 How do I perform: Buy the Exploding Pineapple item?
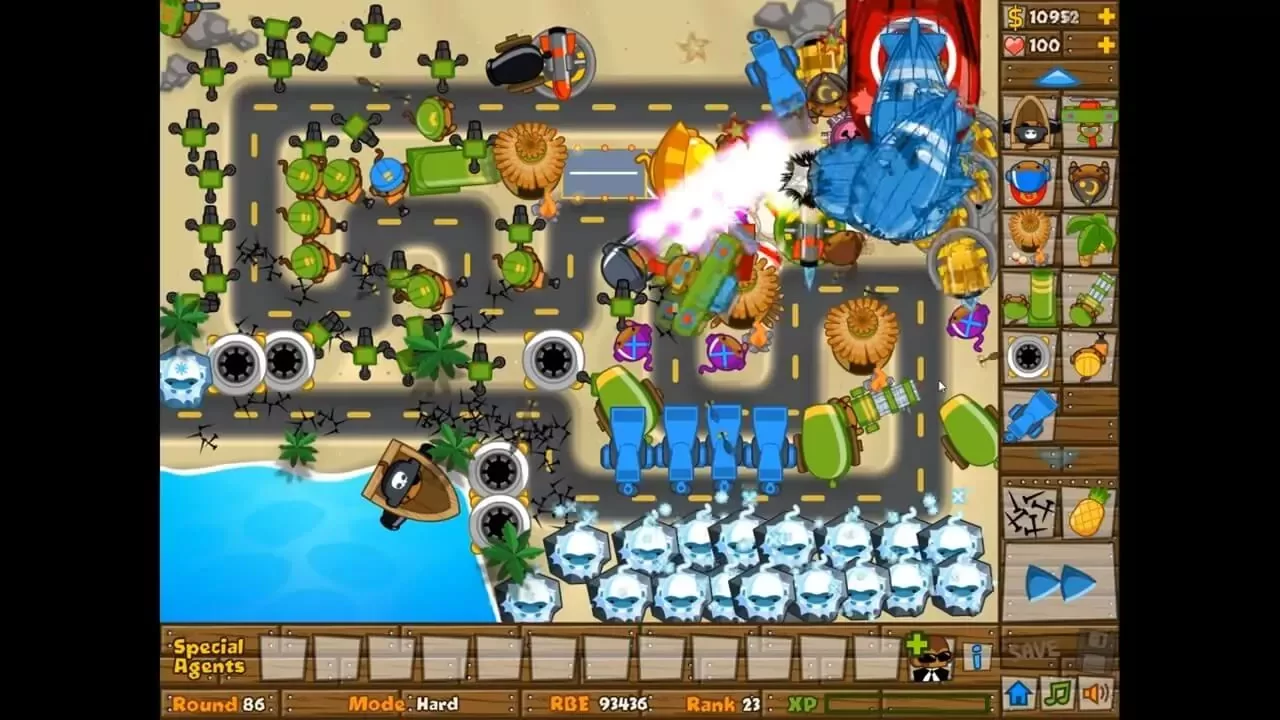pyautogui.click(x=1089, y=512)
